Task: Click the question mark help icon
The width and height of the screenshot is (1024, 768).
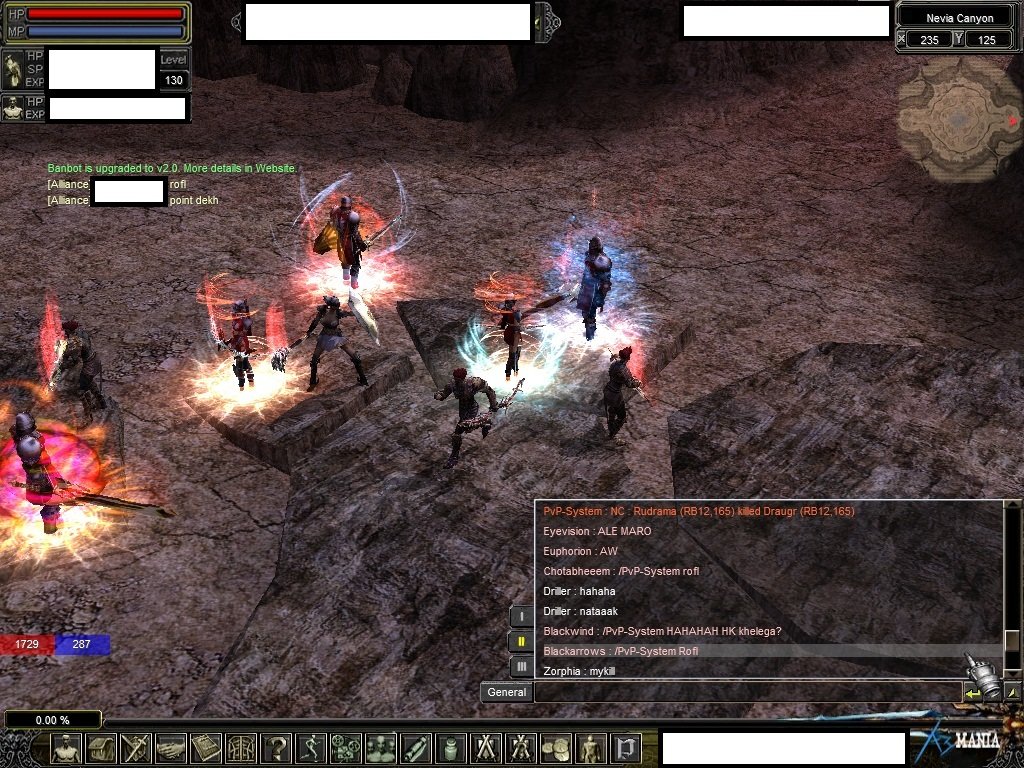Action: (x=276, y=747)
